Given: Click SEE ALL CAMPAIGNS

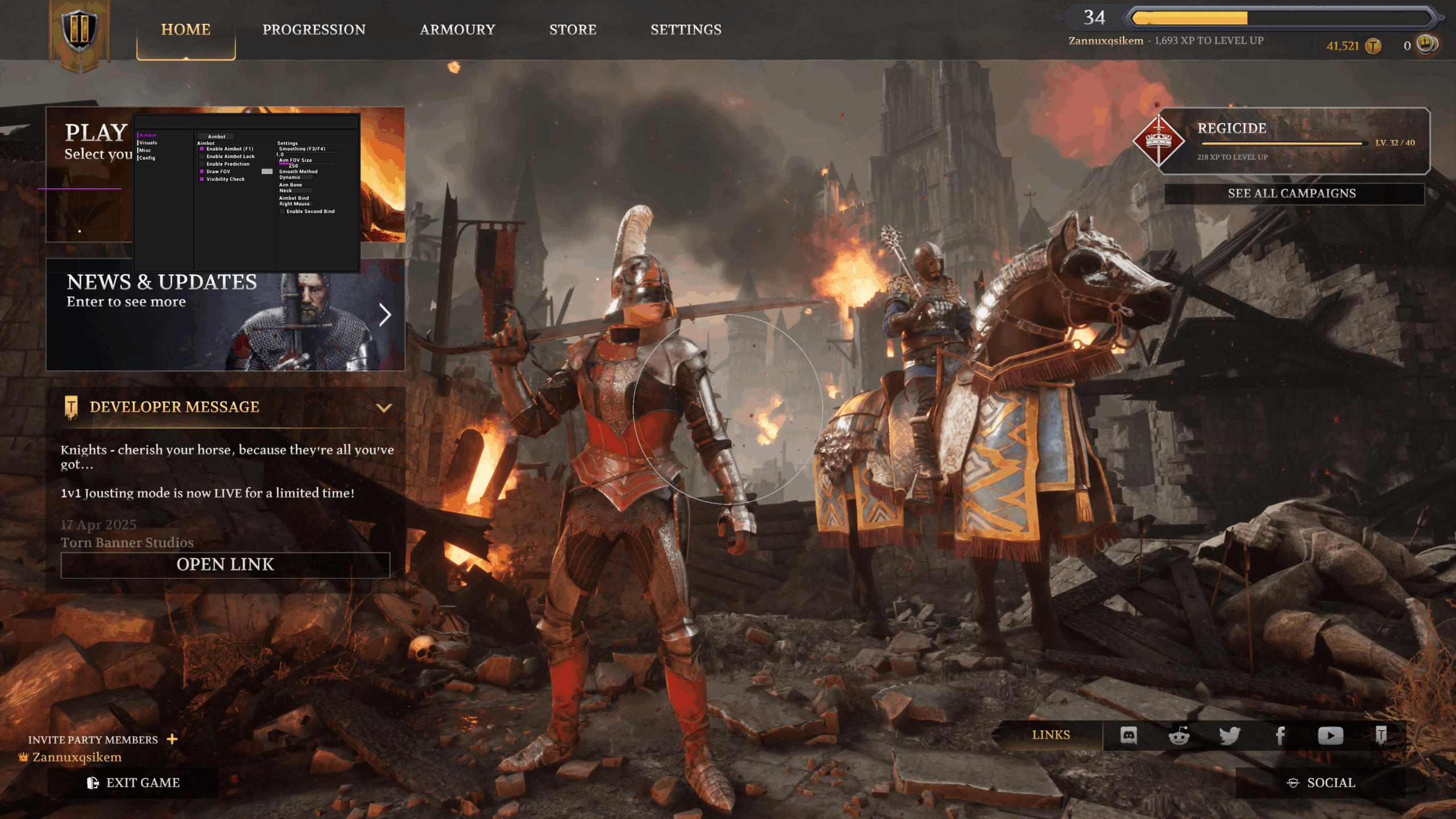Looking at the screenshot, I should tap(1292, 193).
